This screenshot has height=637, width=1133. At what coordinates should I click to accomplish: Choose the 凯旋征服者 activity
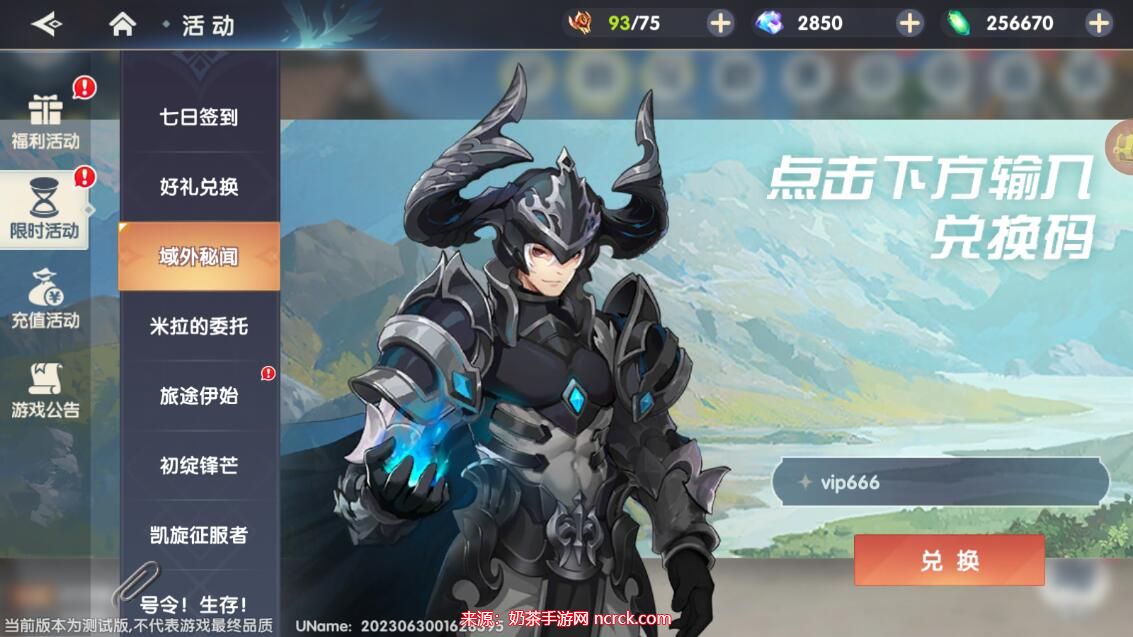coord(199,535)
